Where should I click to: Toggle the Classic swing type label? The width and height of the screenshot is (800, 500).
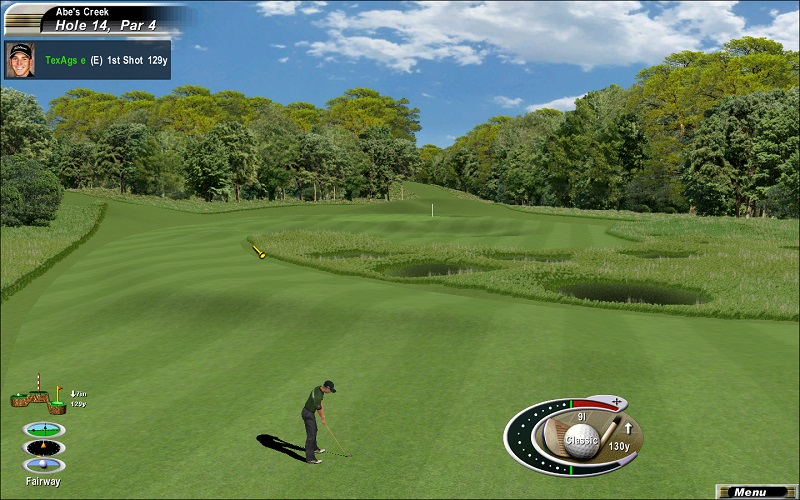[x=581, y=440]
